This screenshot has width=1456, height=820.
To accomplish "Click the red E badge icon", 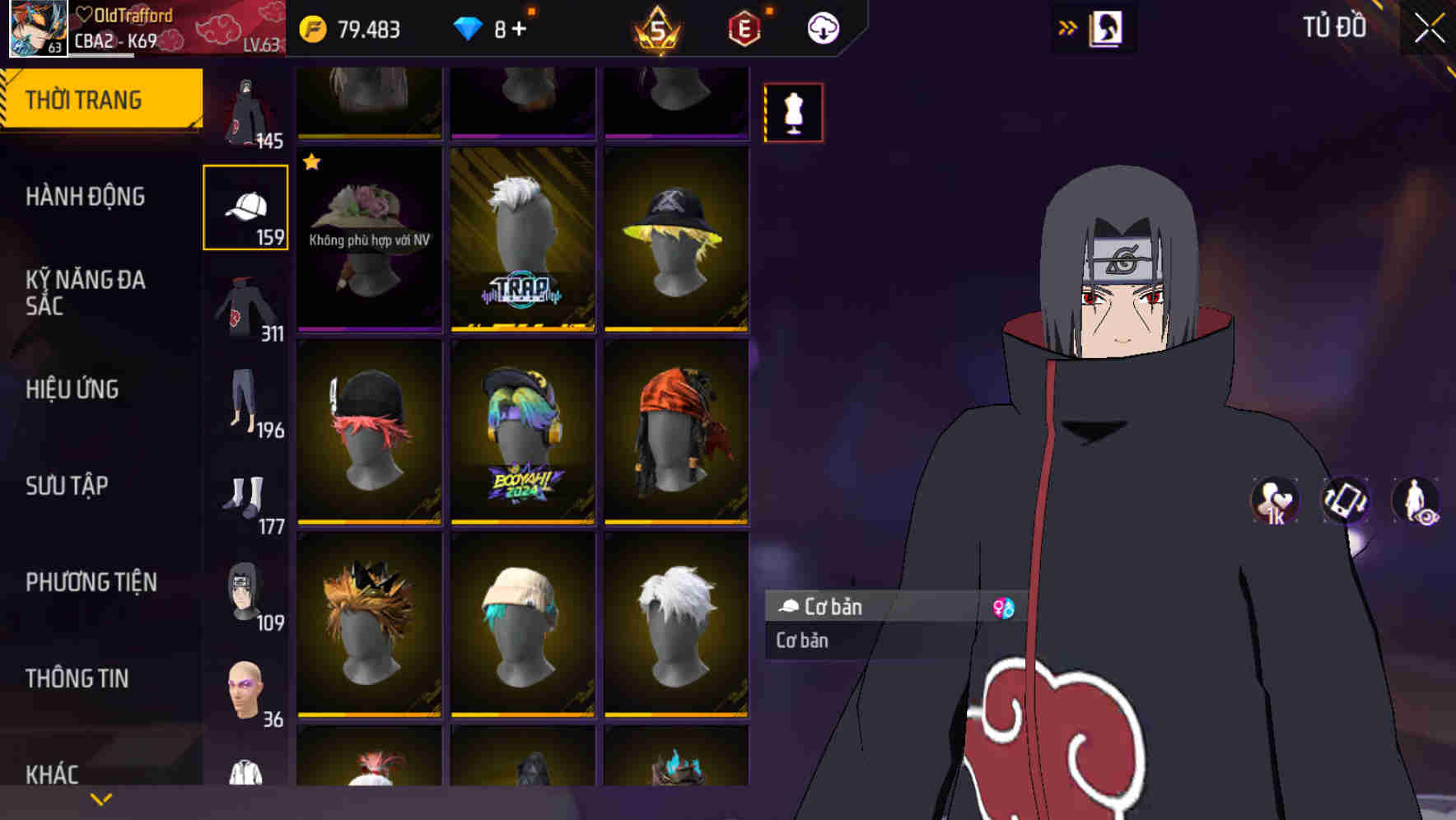I will point(742,27).
